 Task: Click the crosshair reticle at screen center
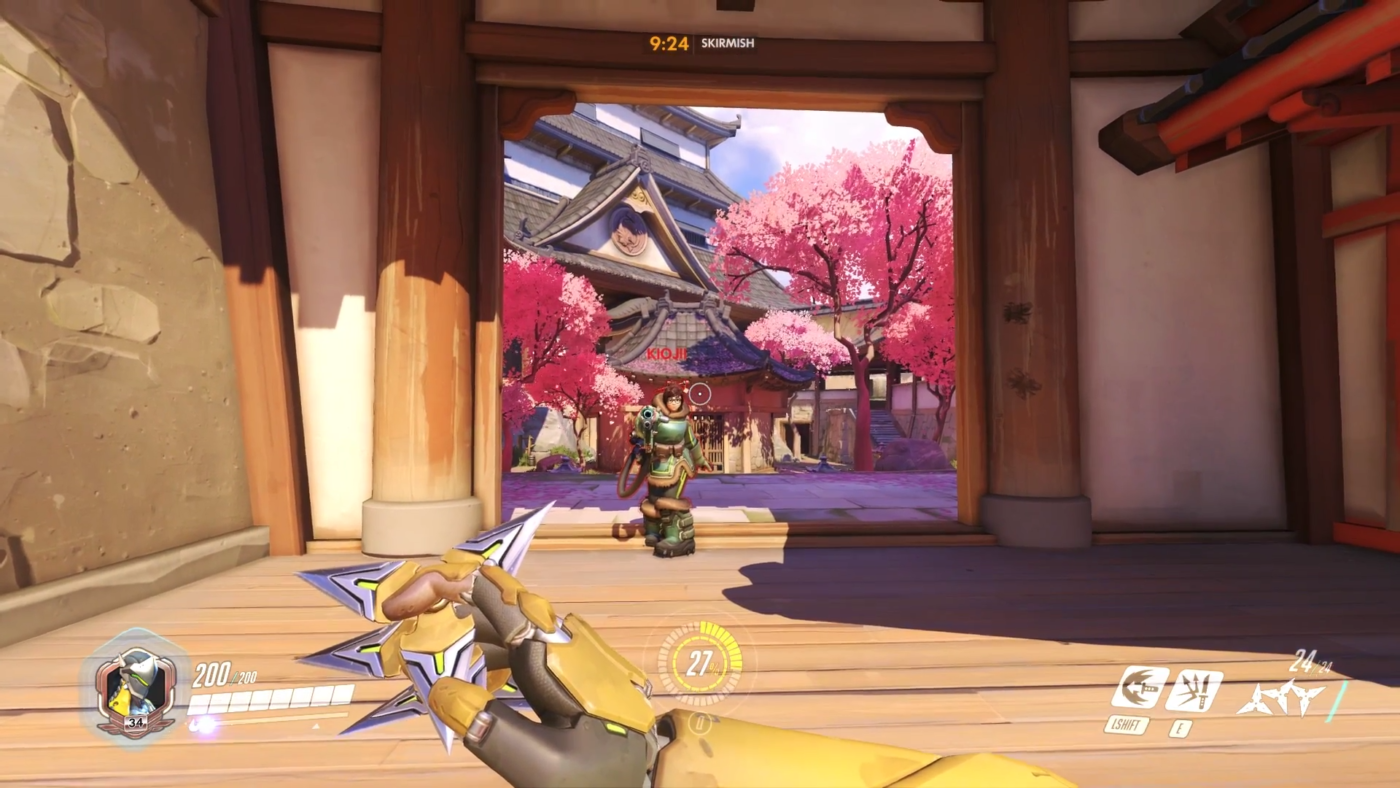[x=700, y=395]
